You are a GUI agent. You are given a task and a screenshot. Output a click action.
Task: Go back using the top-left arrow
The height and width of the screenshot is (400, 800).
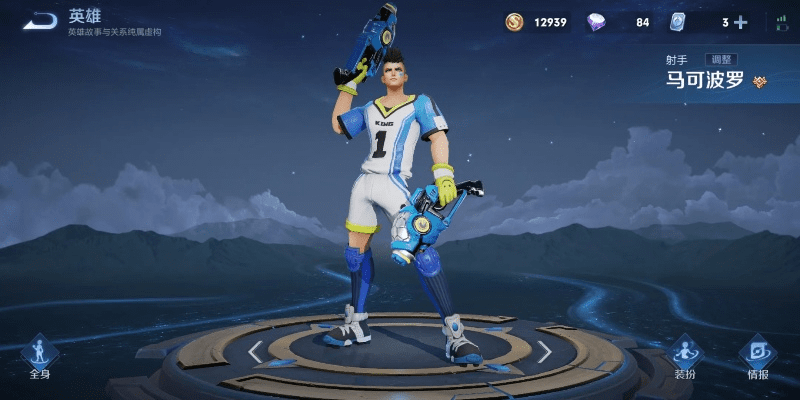pyautogui.click(x=40, y=20)
